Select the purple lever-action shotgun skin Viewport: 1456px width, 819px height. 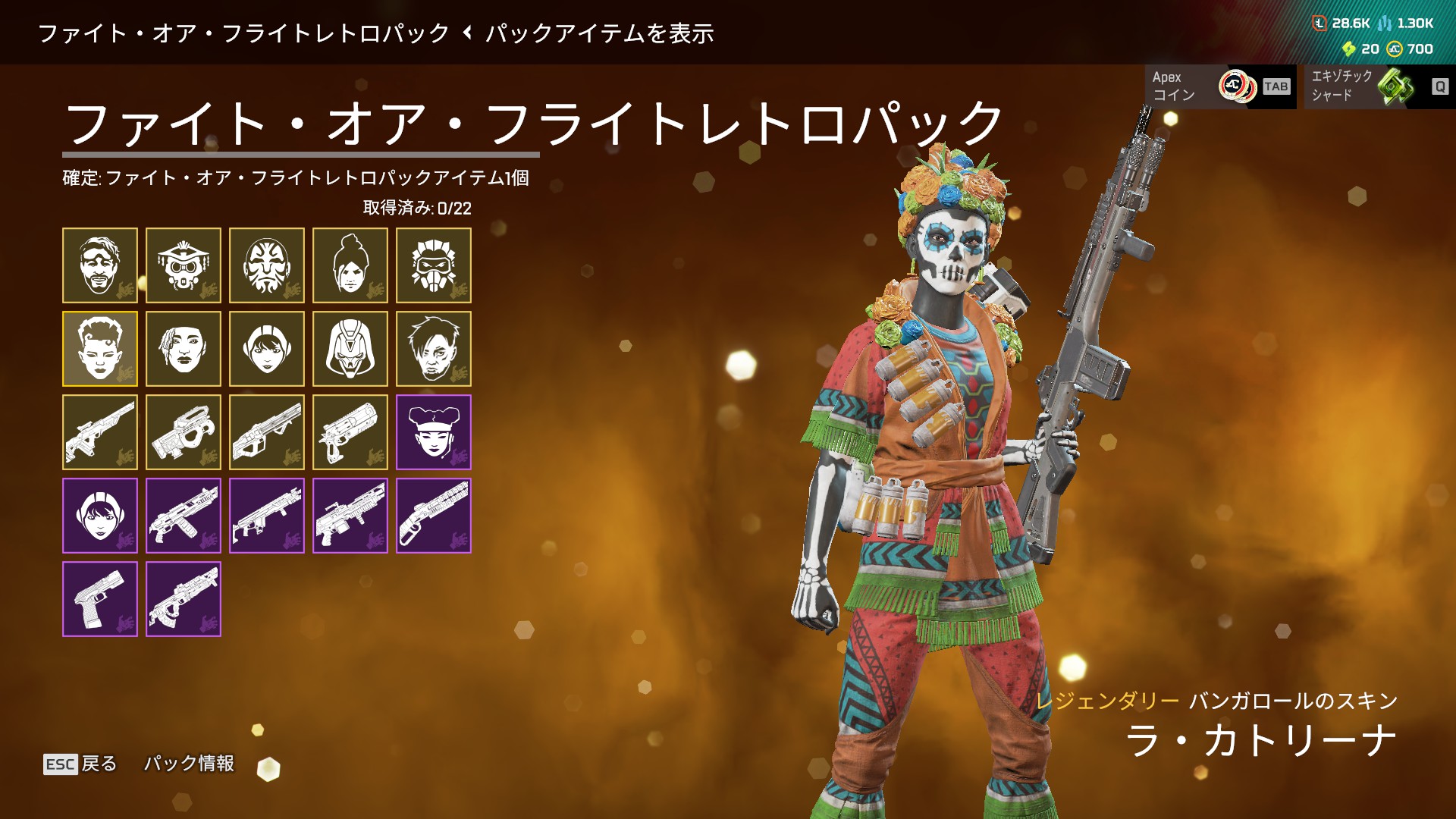[x=434, y=516]
